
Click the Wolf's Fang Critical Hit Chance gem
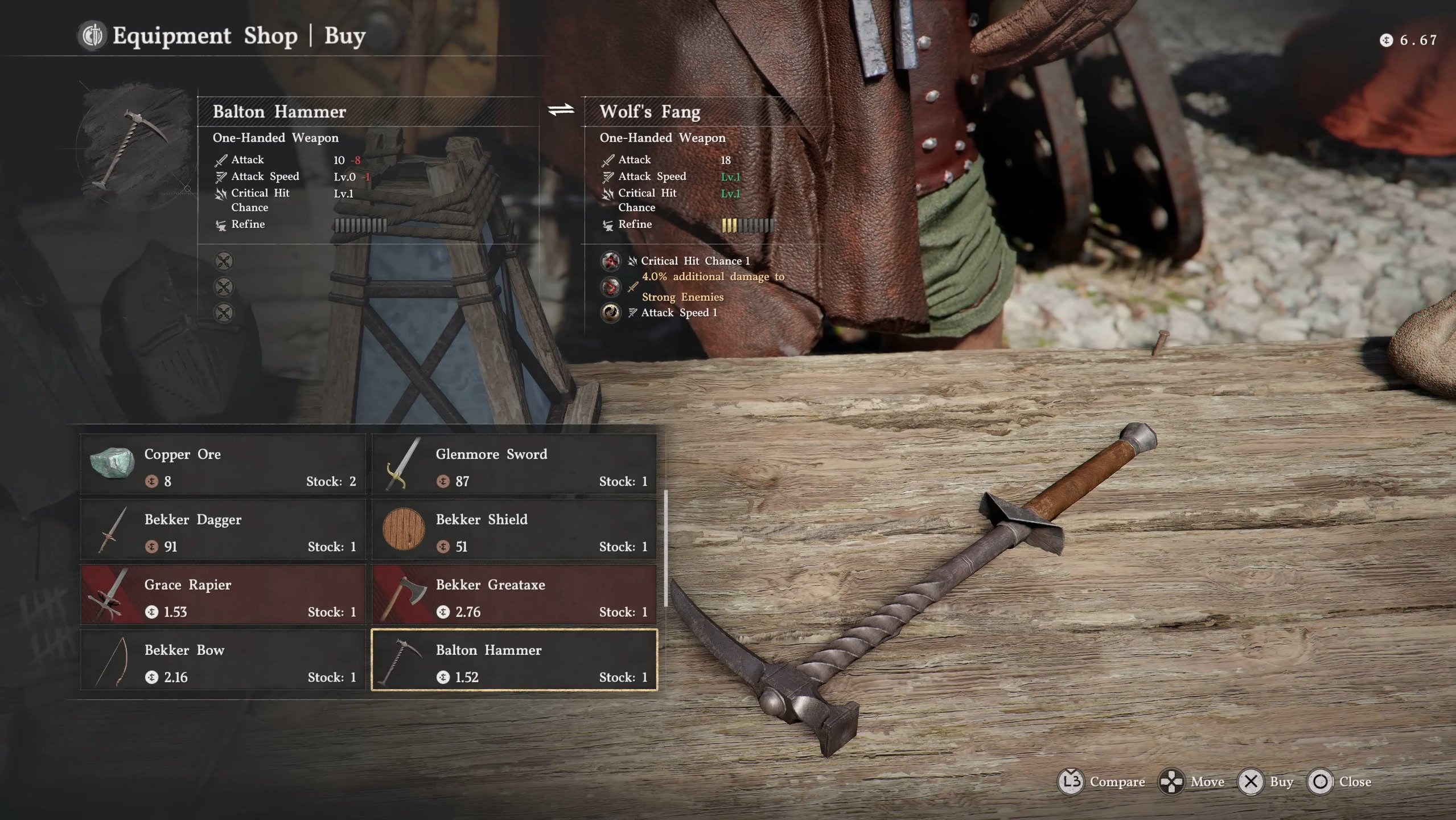pos(611,261)
